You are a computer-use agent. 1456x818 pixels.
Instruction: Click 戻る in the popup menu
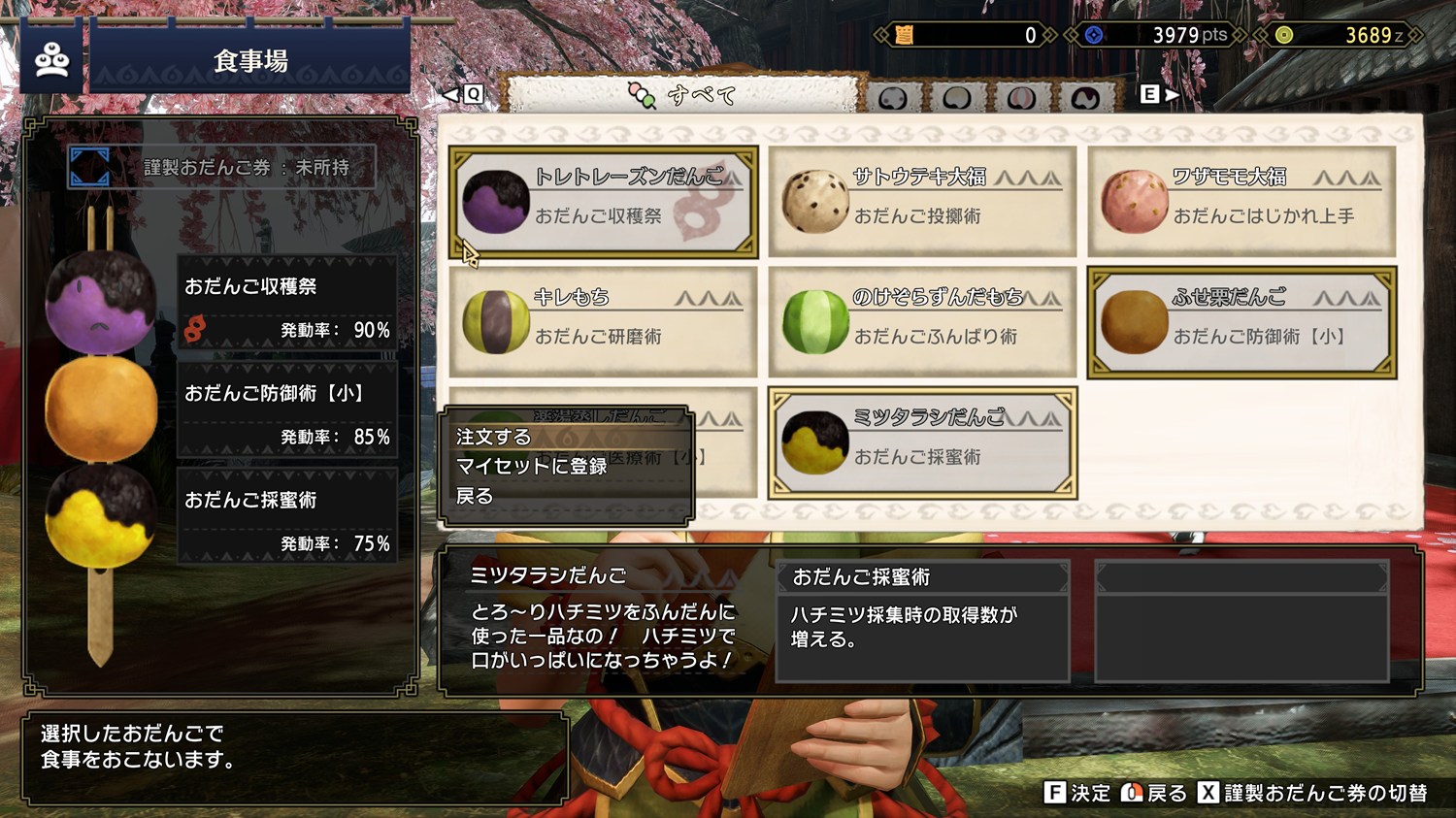point(476,497)
